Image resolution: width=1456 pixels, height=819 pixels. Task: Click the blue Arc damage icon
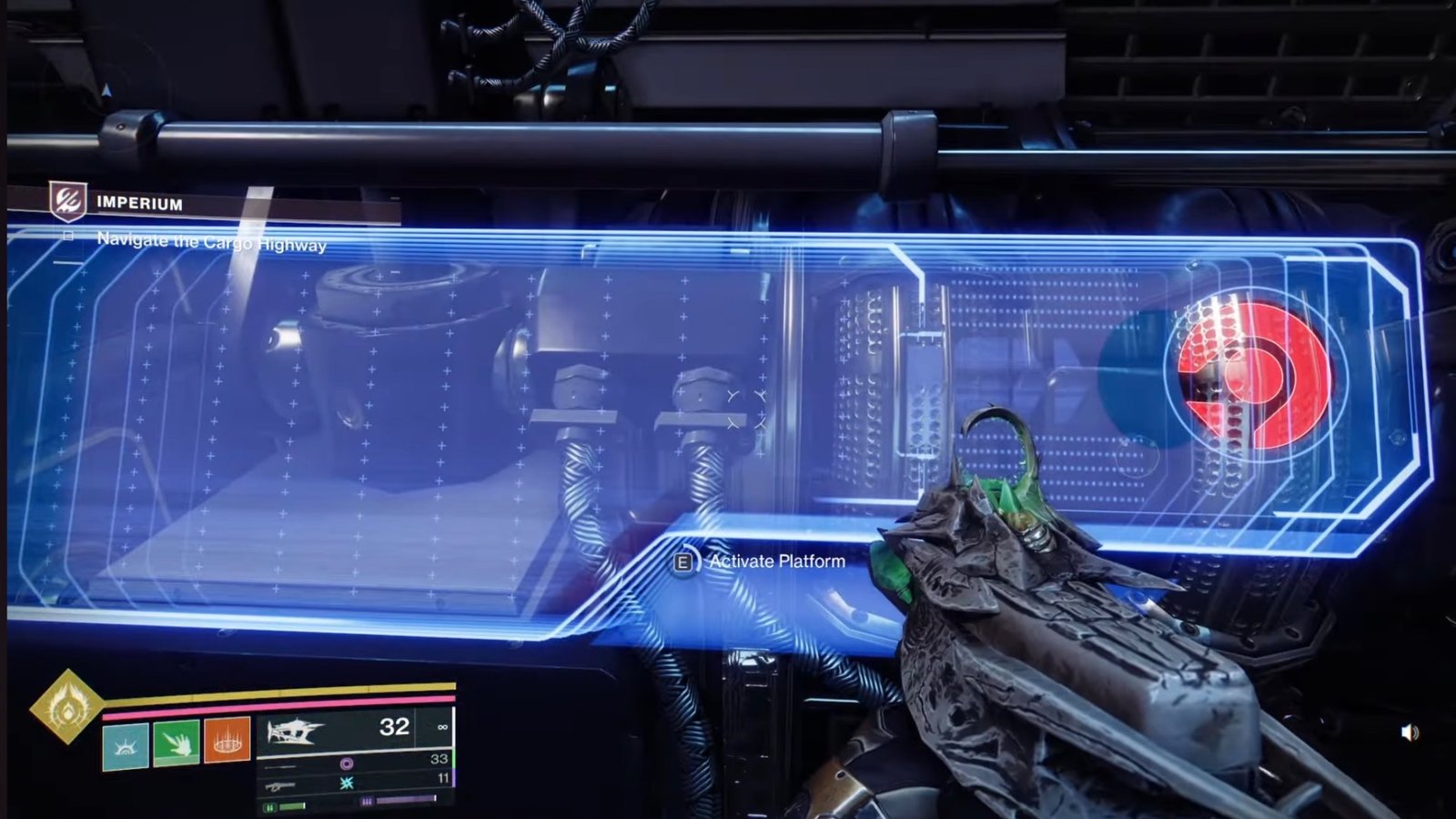click(348, 782)
